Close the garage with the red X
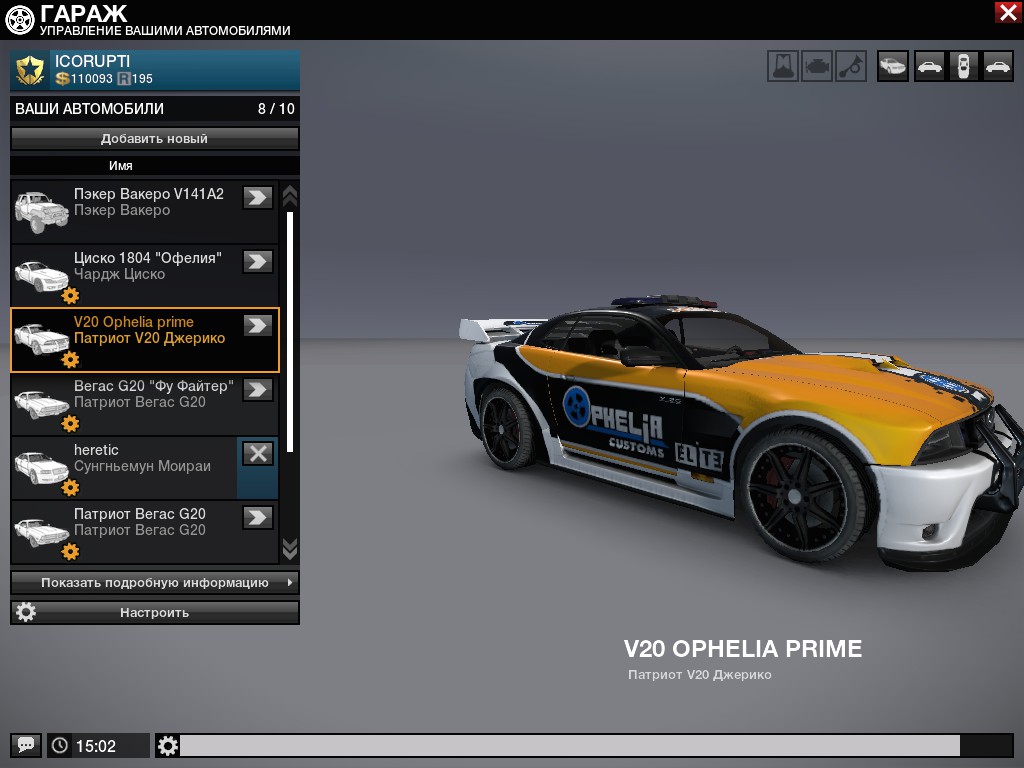The width and height of the screenshot is (1024, 768). [x=1007, y=12]
